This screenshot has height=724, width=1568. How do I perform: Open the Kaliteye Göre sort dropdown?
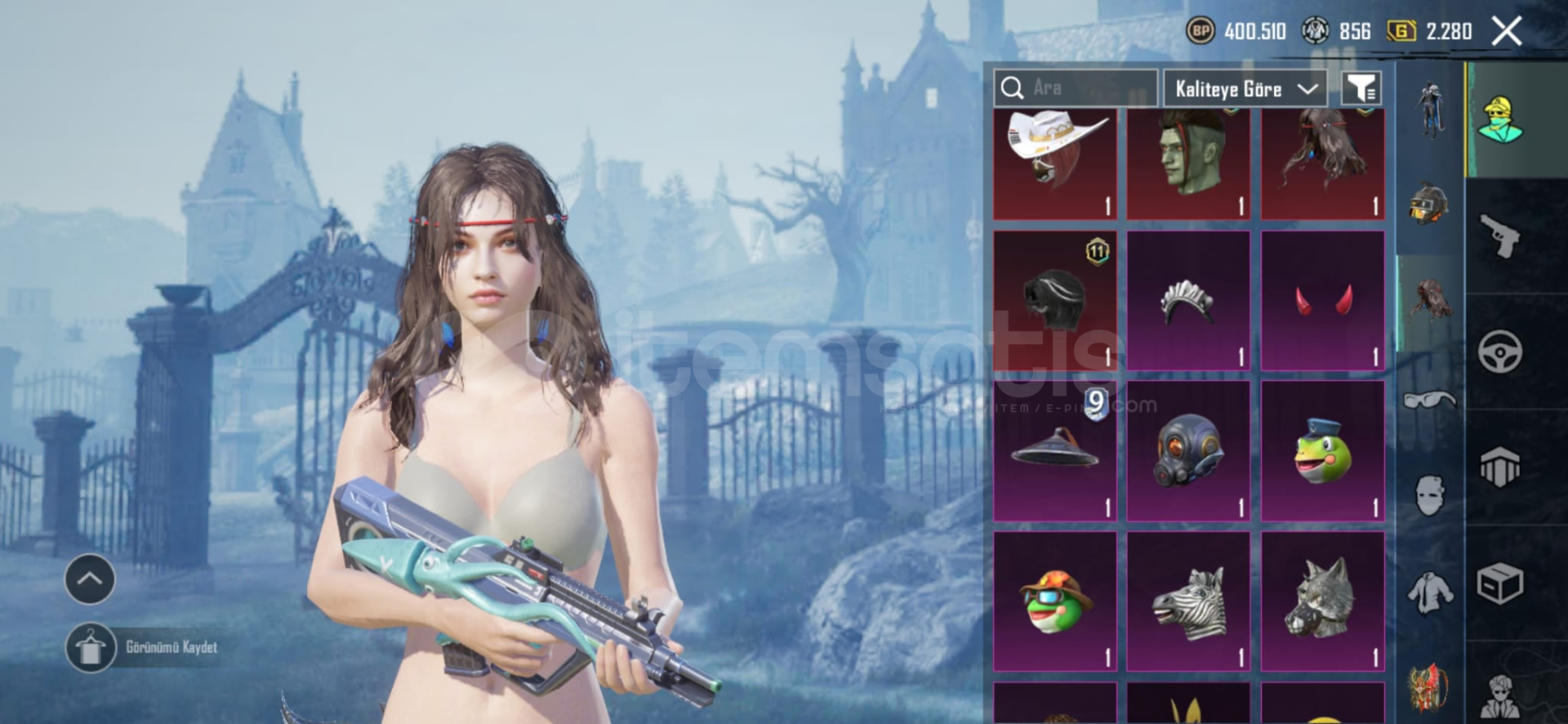pos(1245,88)
